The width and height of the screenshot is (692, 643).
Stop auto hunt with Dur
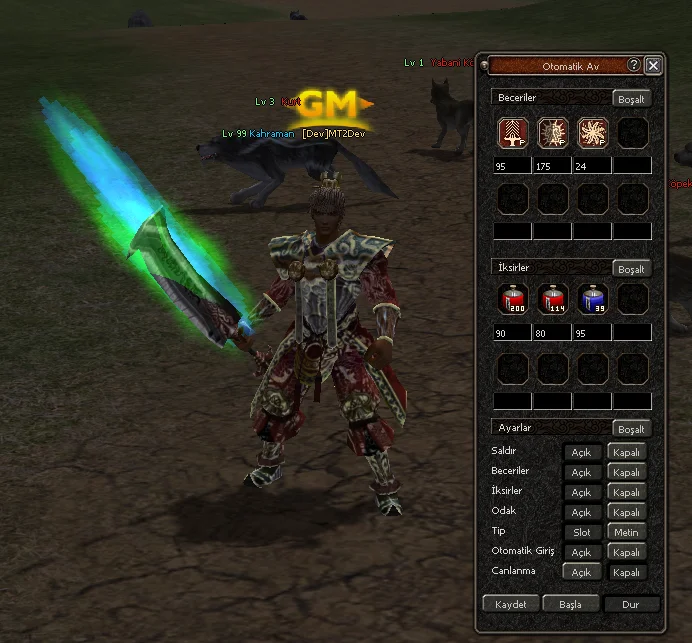point(631,604)
